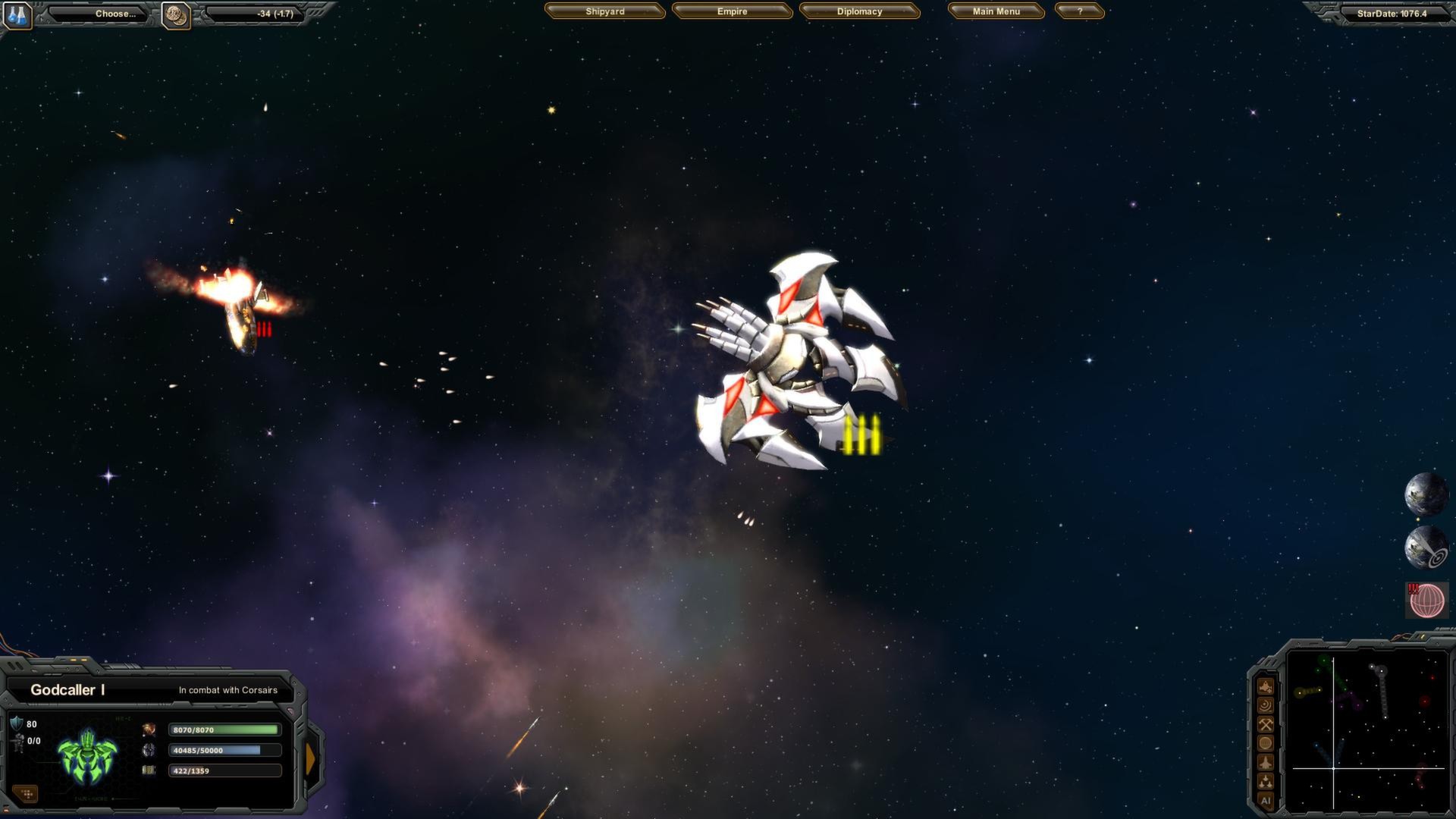Click the Shipyard button

coord(604,11)
